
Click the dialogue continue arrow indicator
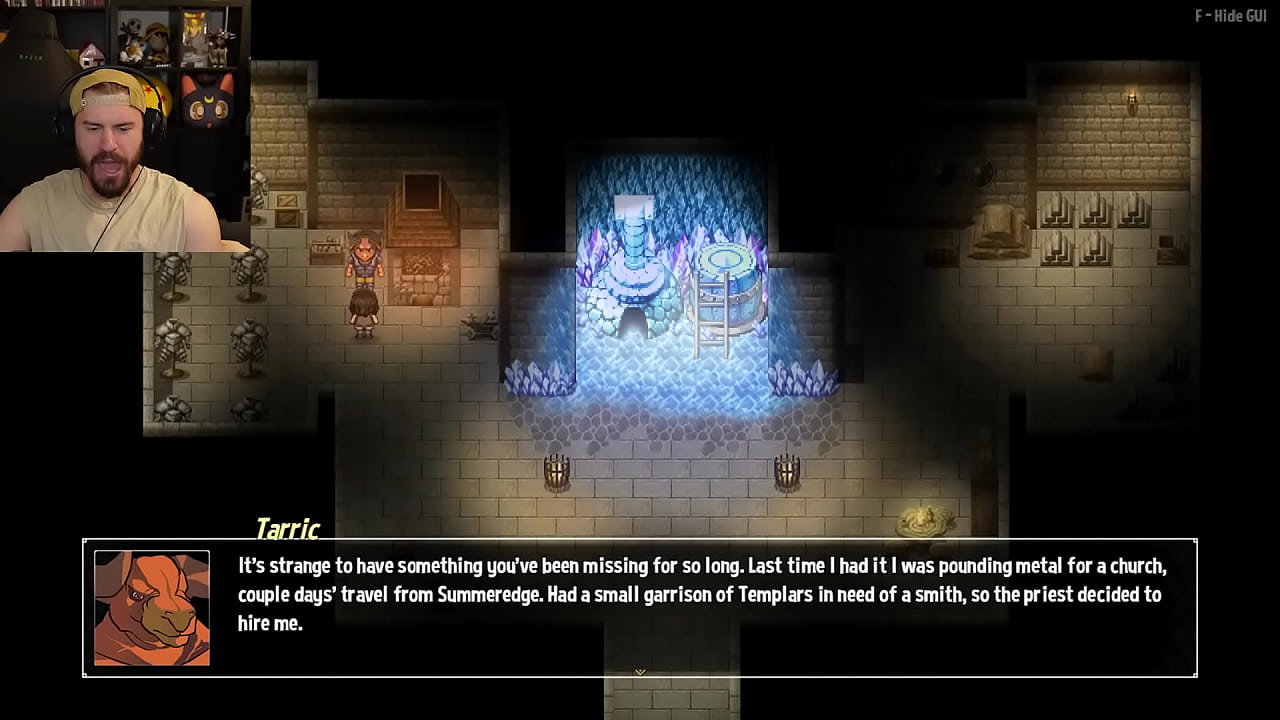tap(640, 672)
